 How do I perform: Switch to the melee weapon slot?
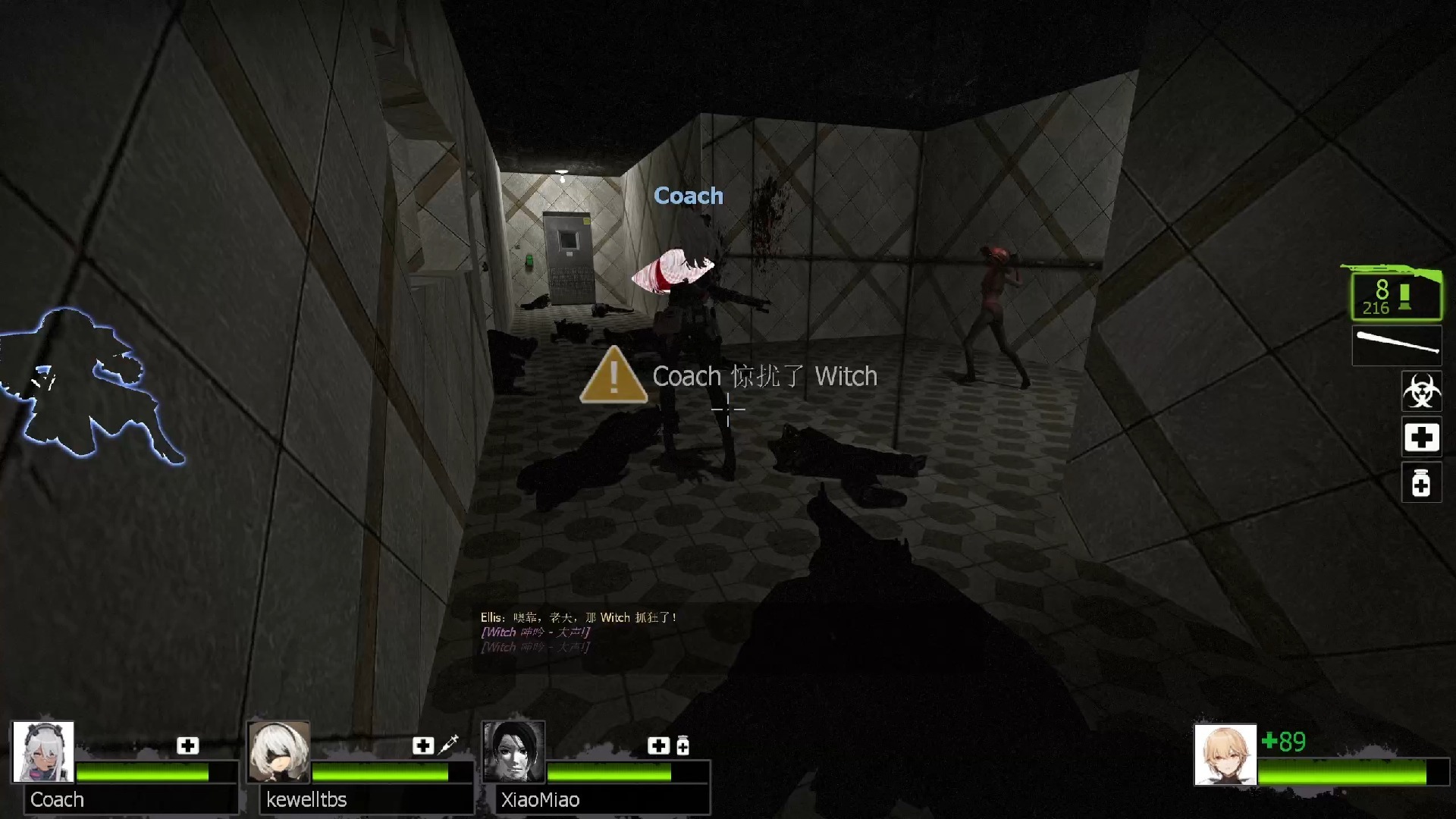(x=1397, y=345)
